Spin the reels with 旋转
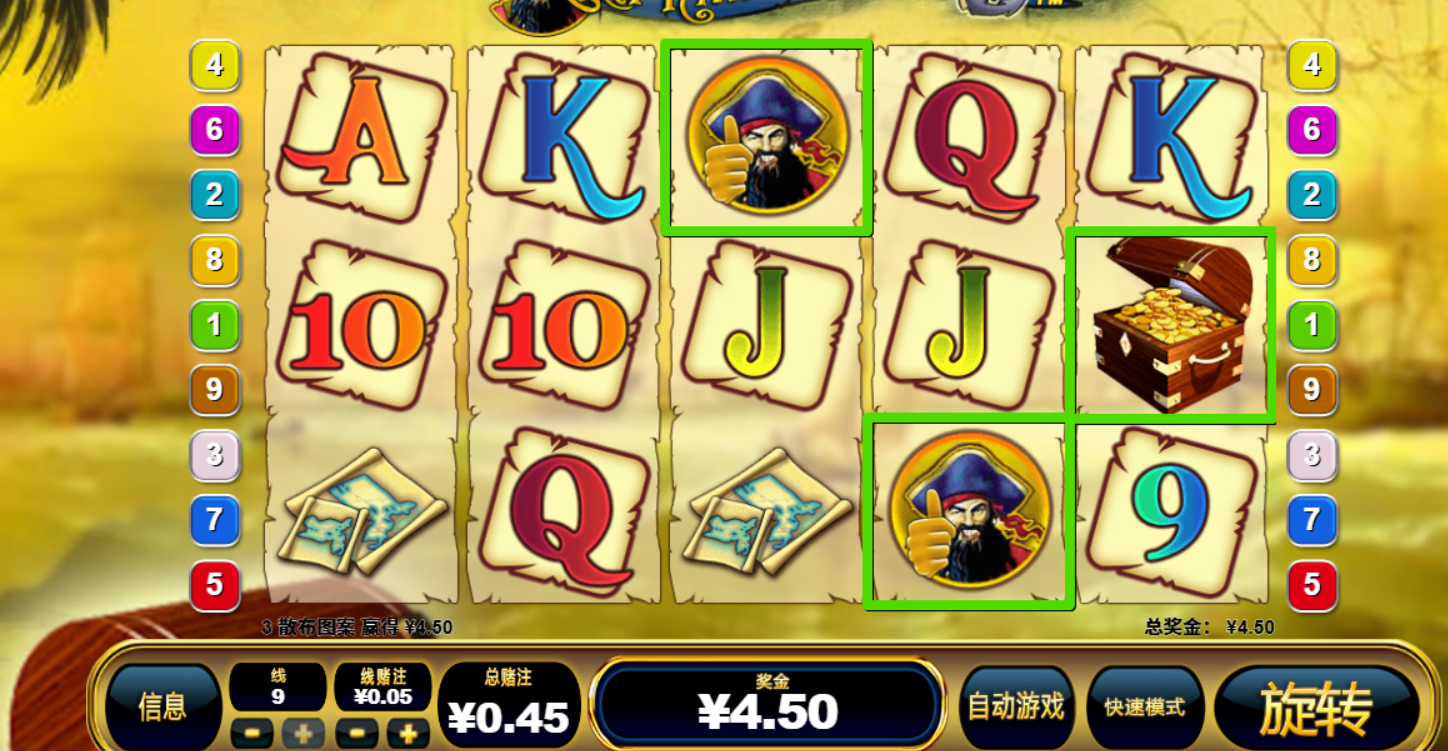1448x751 pixels. (1316, 708)
